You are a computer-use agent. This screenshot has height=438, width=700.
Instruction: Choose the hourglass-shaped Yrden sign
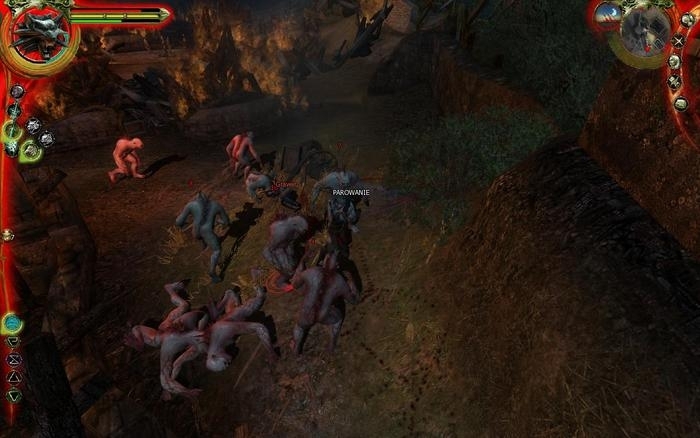pyautogui.click(x=13, y=359)
